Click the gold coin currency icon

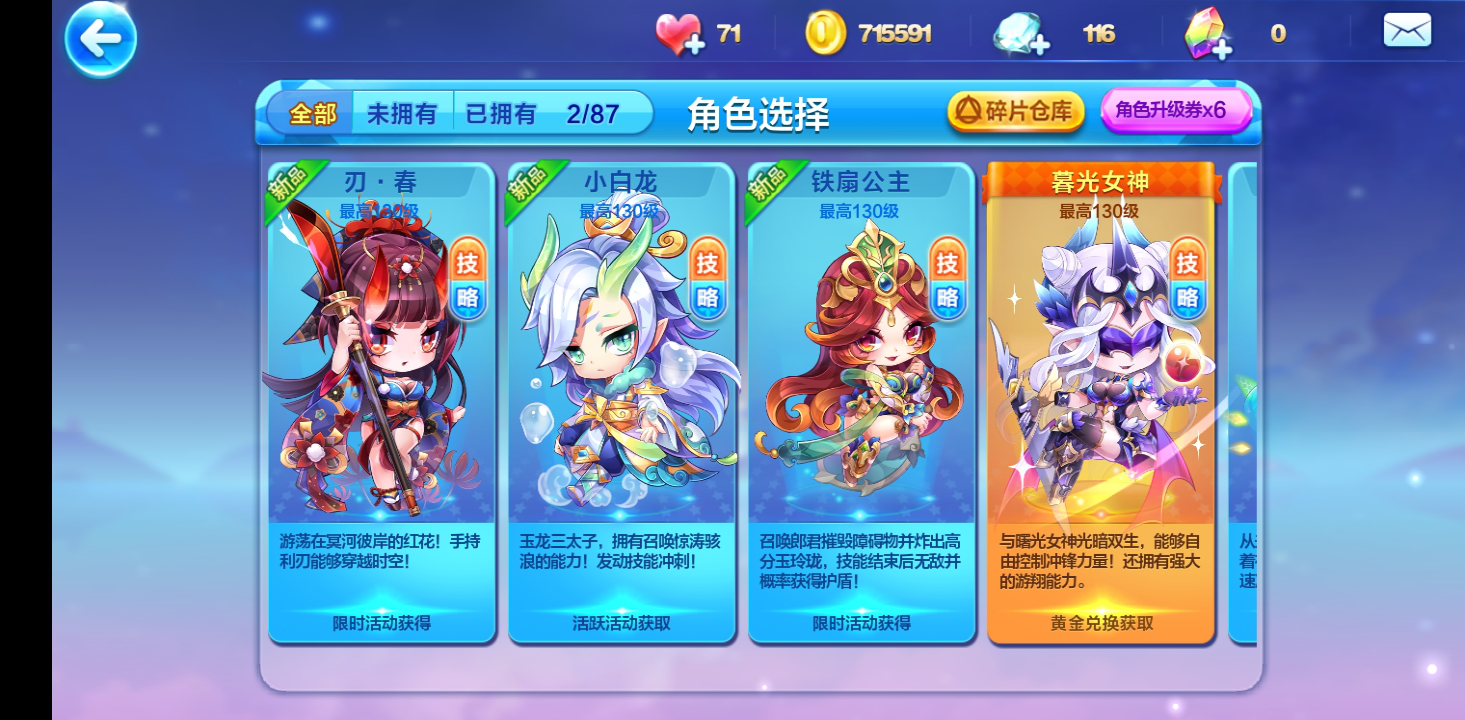coord(826,33)
